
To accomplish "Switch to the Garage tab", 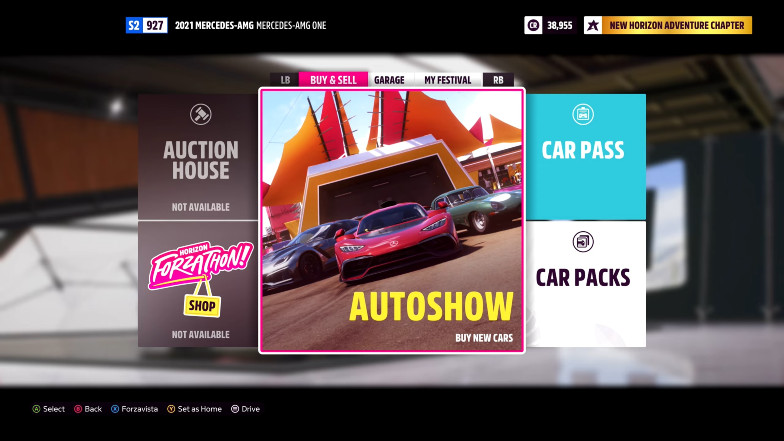I will coord(389,80).
